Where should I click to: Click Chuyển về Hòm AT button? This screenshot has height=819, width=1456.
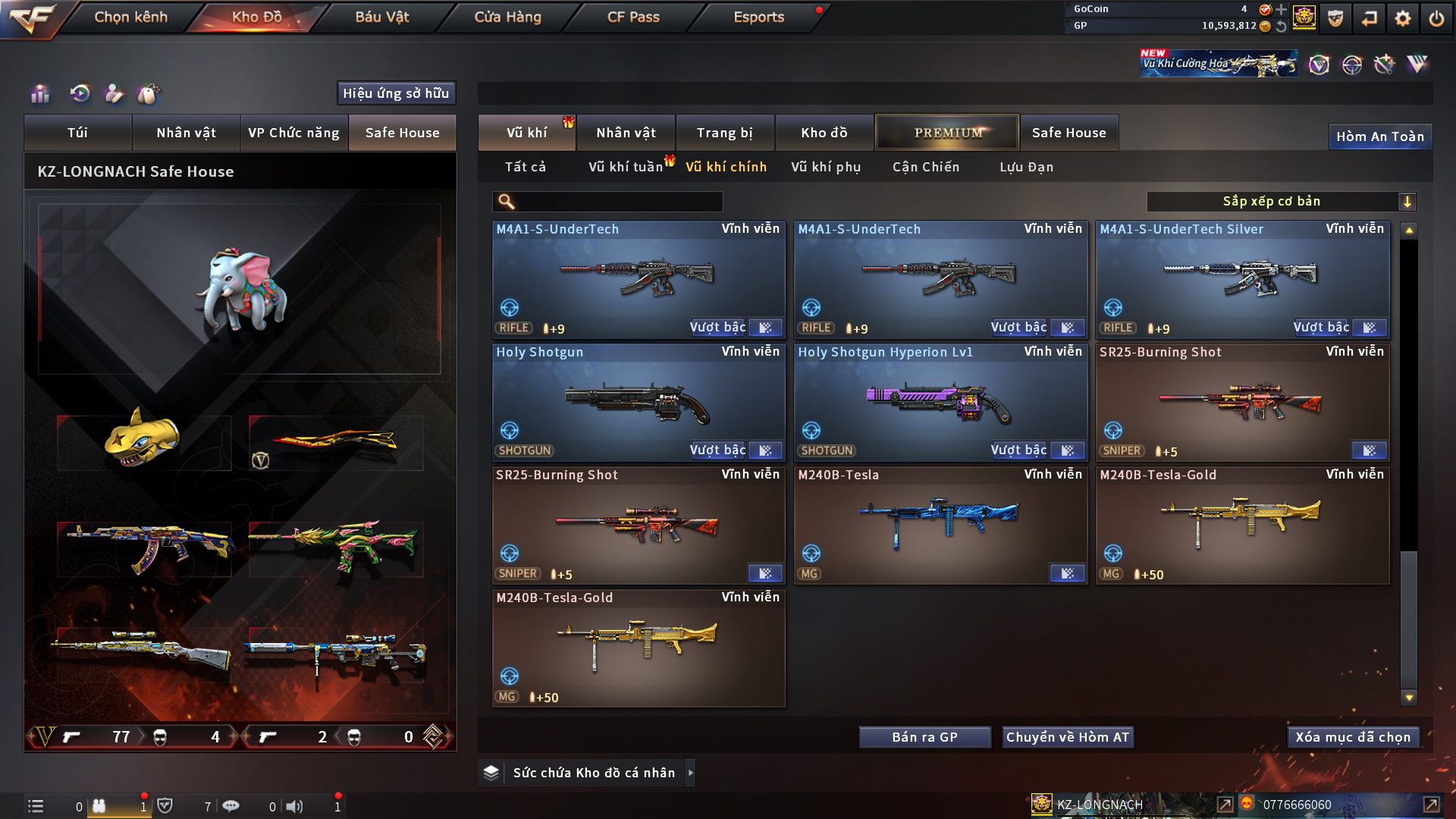(1067, 737)
